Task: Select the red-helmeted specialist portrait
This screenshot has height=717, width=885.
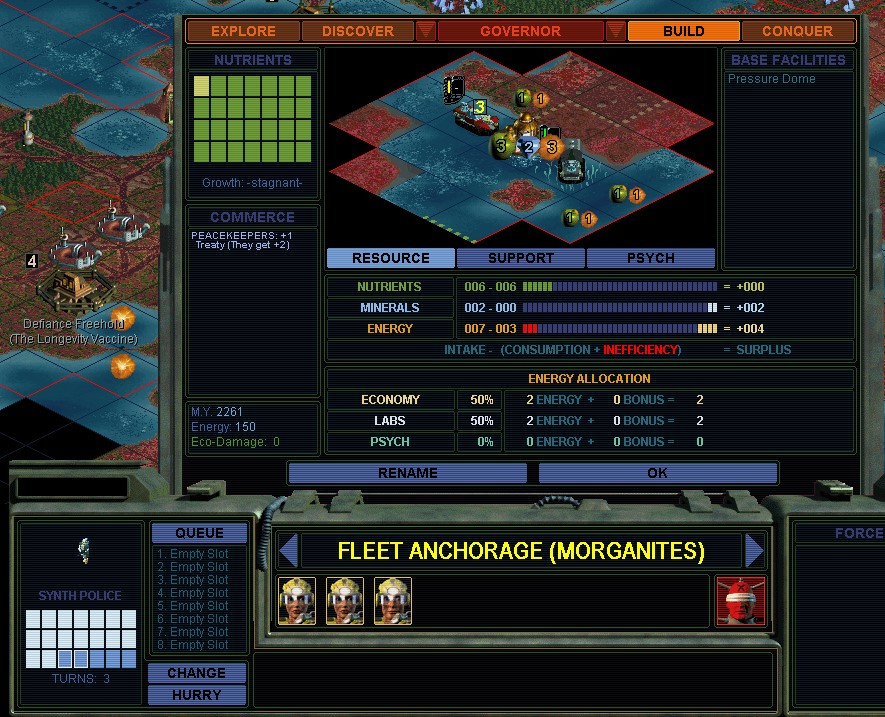Action: 741,601
